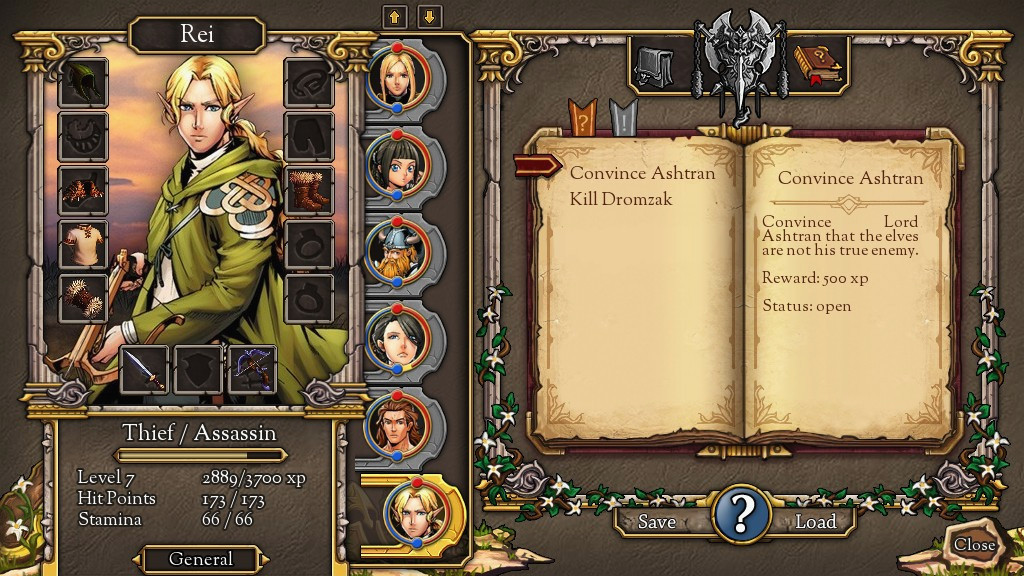Open the quest journal book tab
Screen dimensions: 1024x576
point(817,64)
